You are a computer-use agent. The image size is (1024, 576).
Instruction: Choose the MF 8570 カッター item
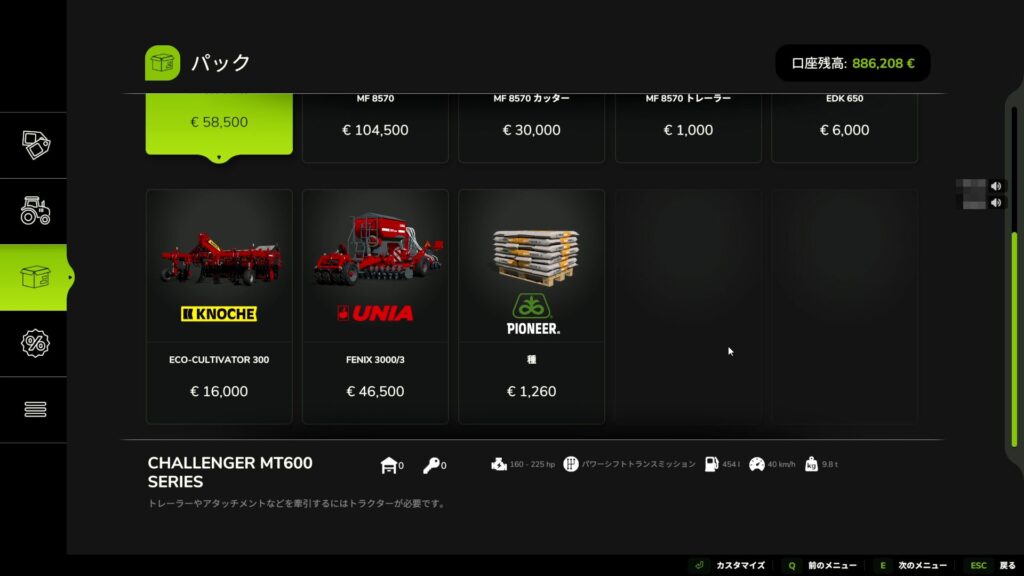pos(531,126)
